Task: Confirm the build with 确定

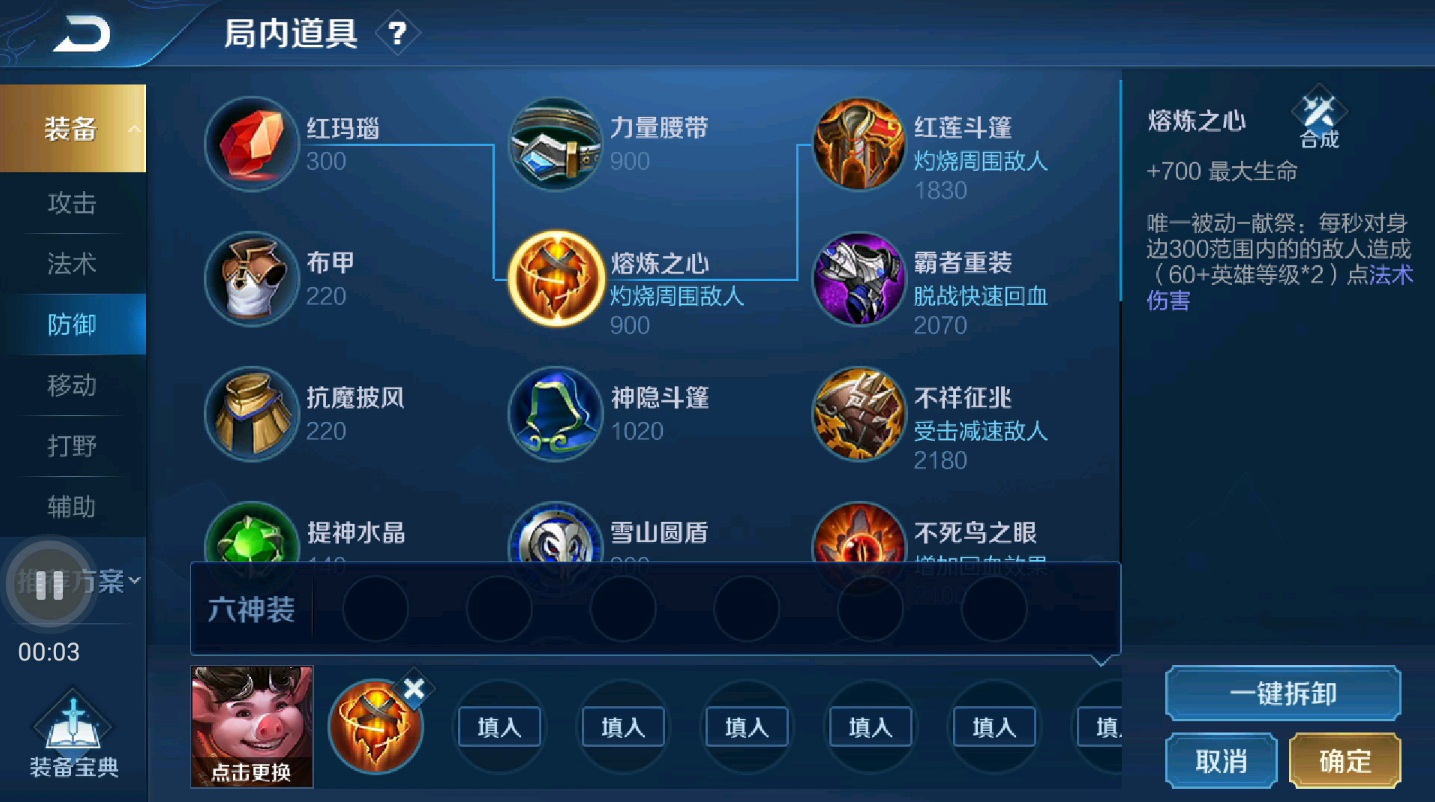Action: coord(1345,760)
